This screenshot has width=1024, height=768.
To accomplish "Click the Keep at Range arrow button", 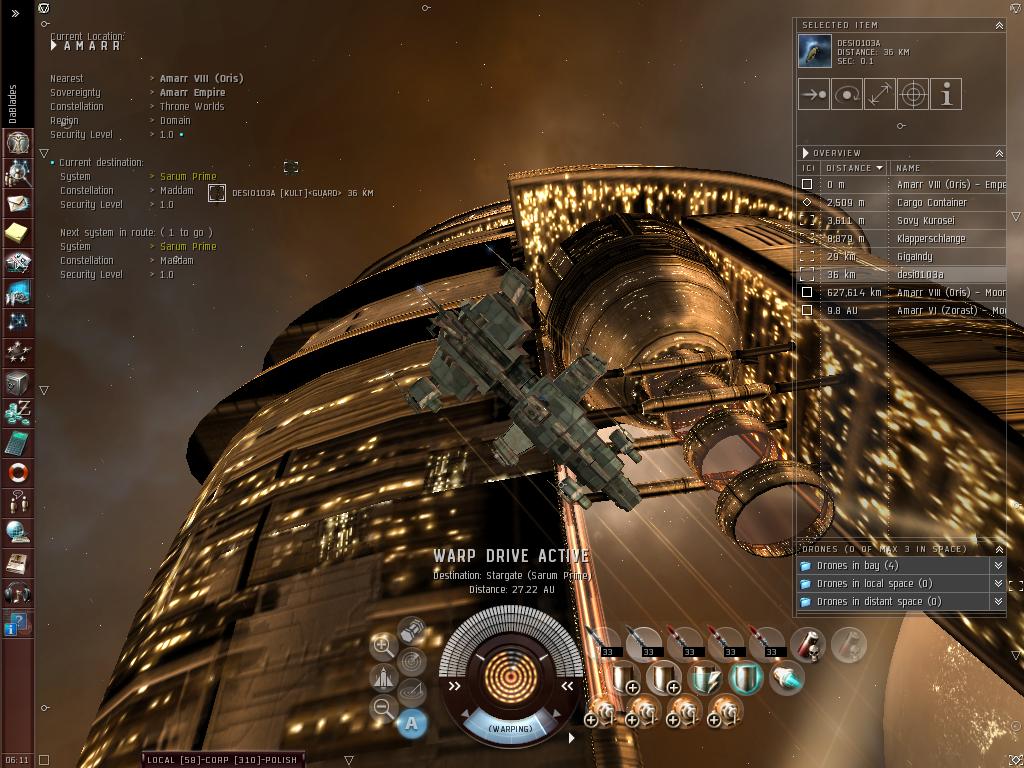I will point(879,94).
